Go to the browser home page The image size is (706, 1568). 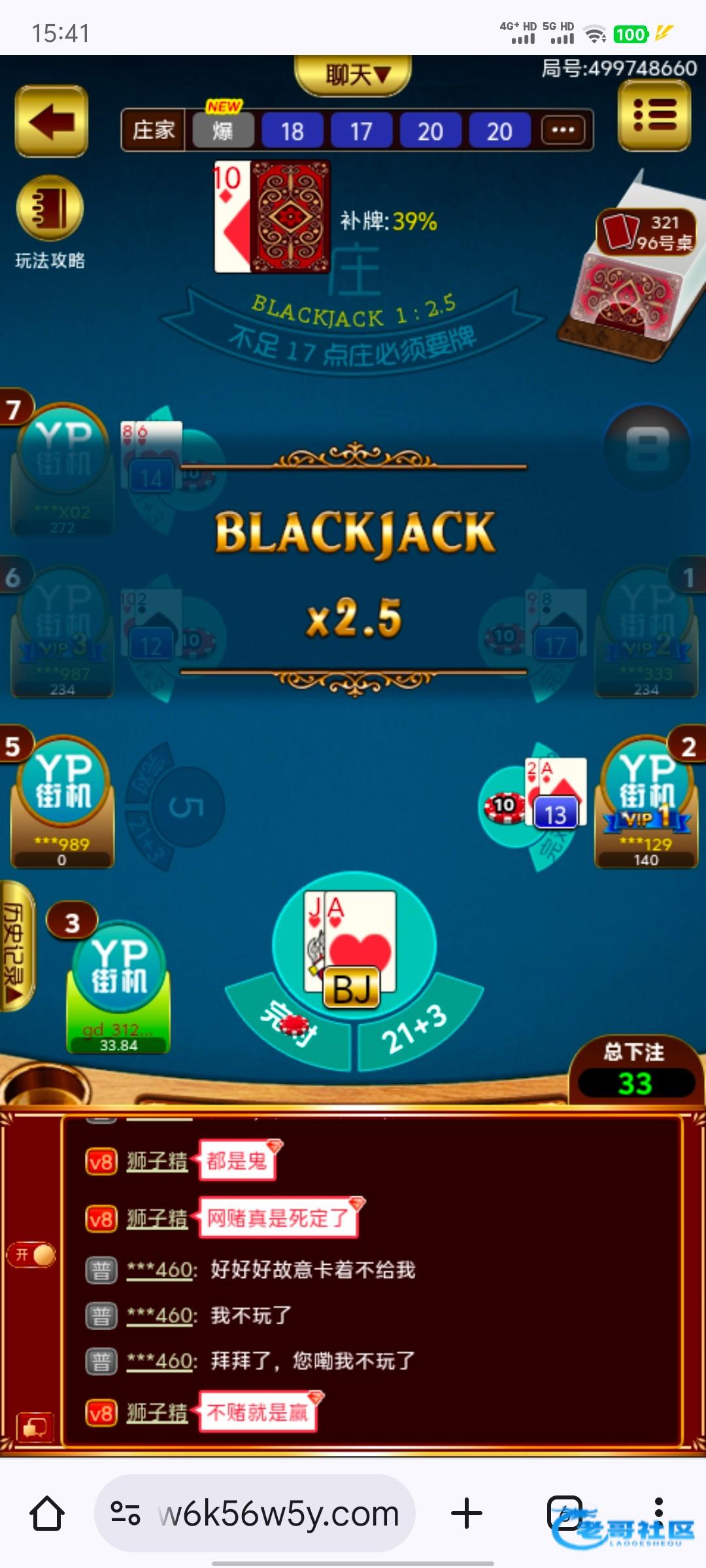click(48, 1514)
